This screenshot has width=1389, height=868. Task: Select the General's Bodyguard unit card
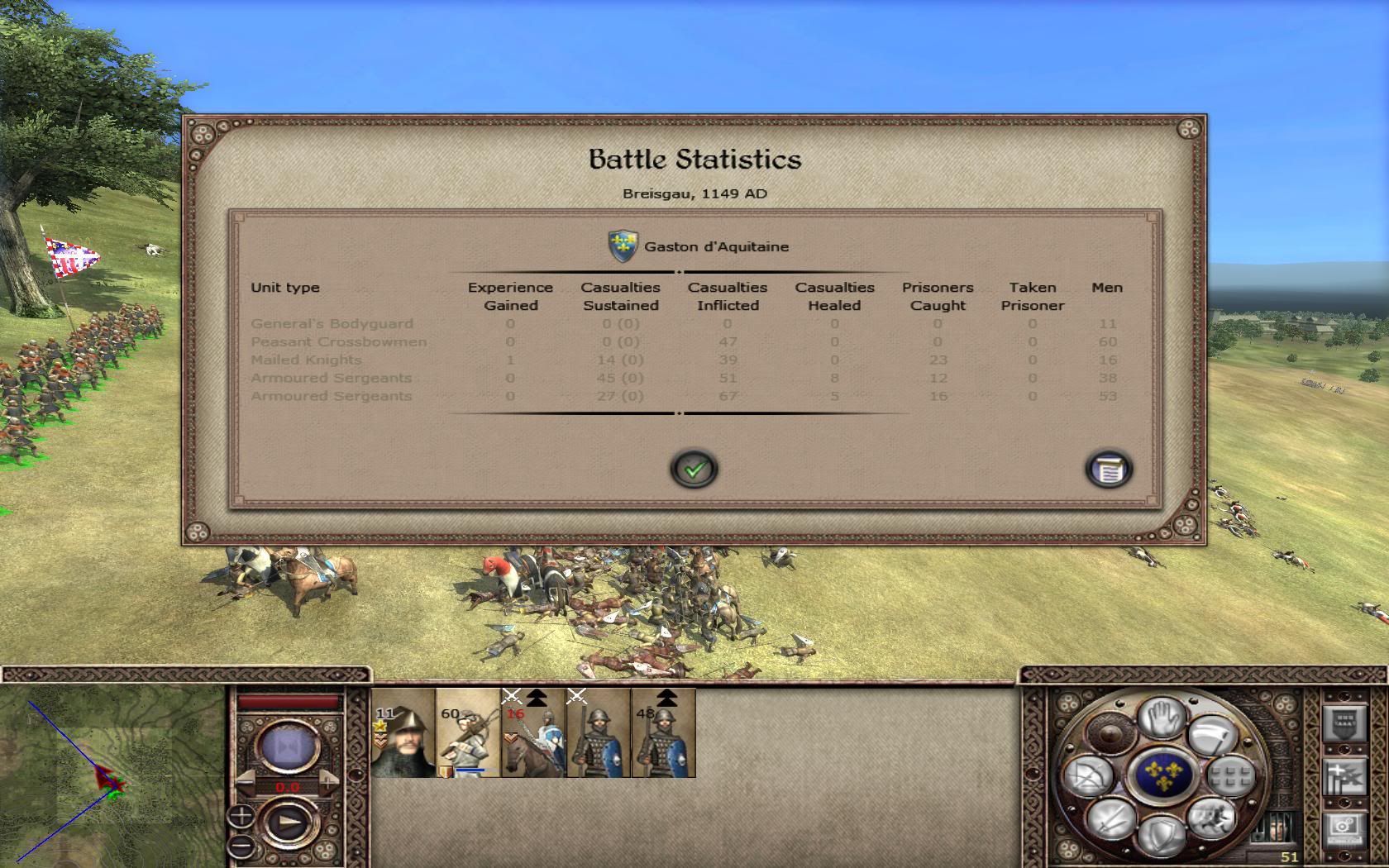coord(403,732)
